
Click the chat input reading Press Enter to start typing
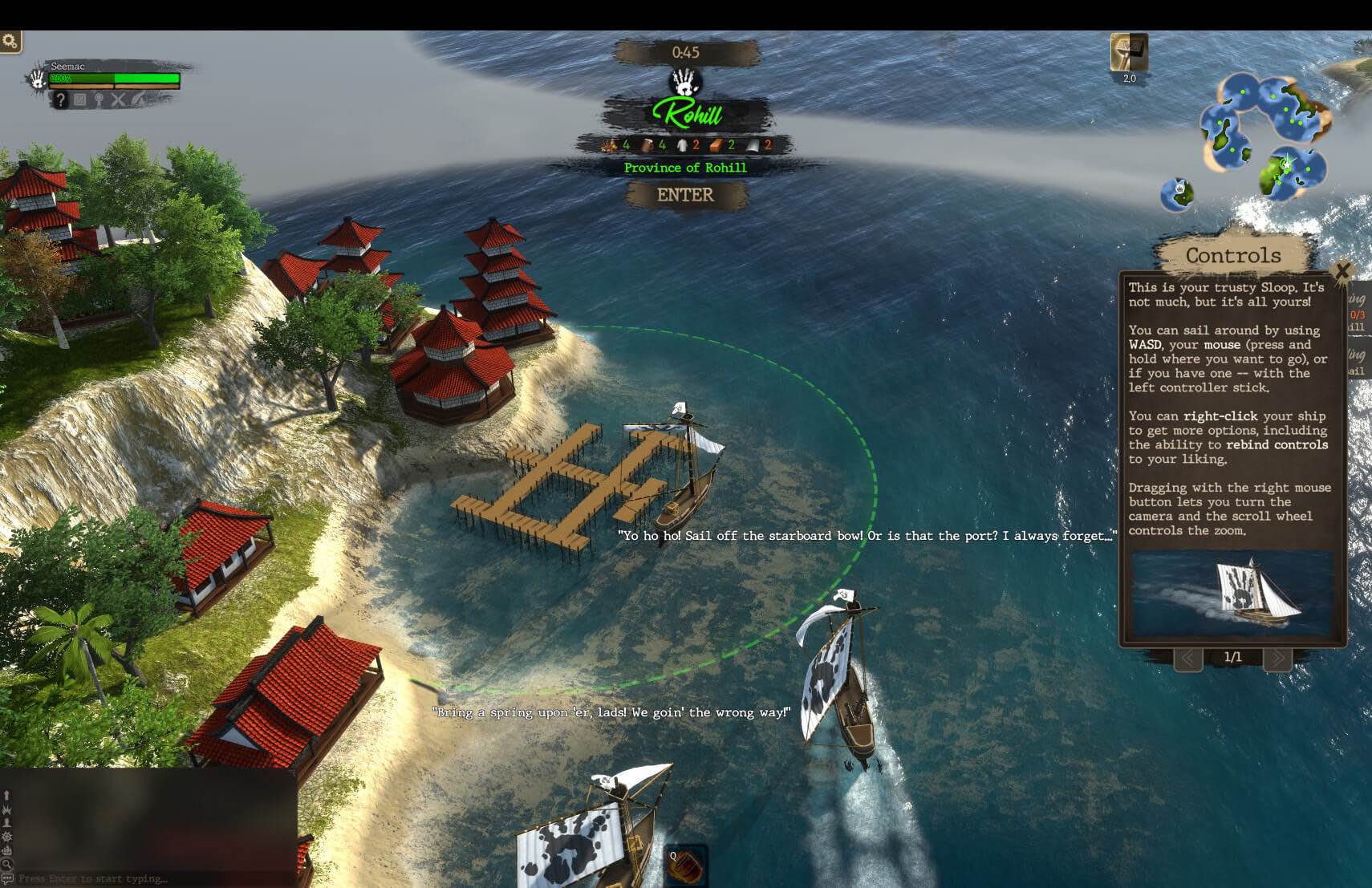pos(92,878)
